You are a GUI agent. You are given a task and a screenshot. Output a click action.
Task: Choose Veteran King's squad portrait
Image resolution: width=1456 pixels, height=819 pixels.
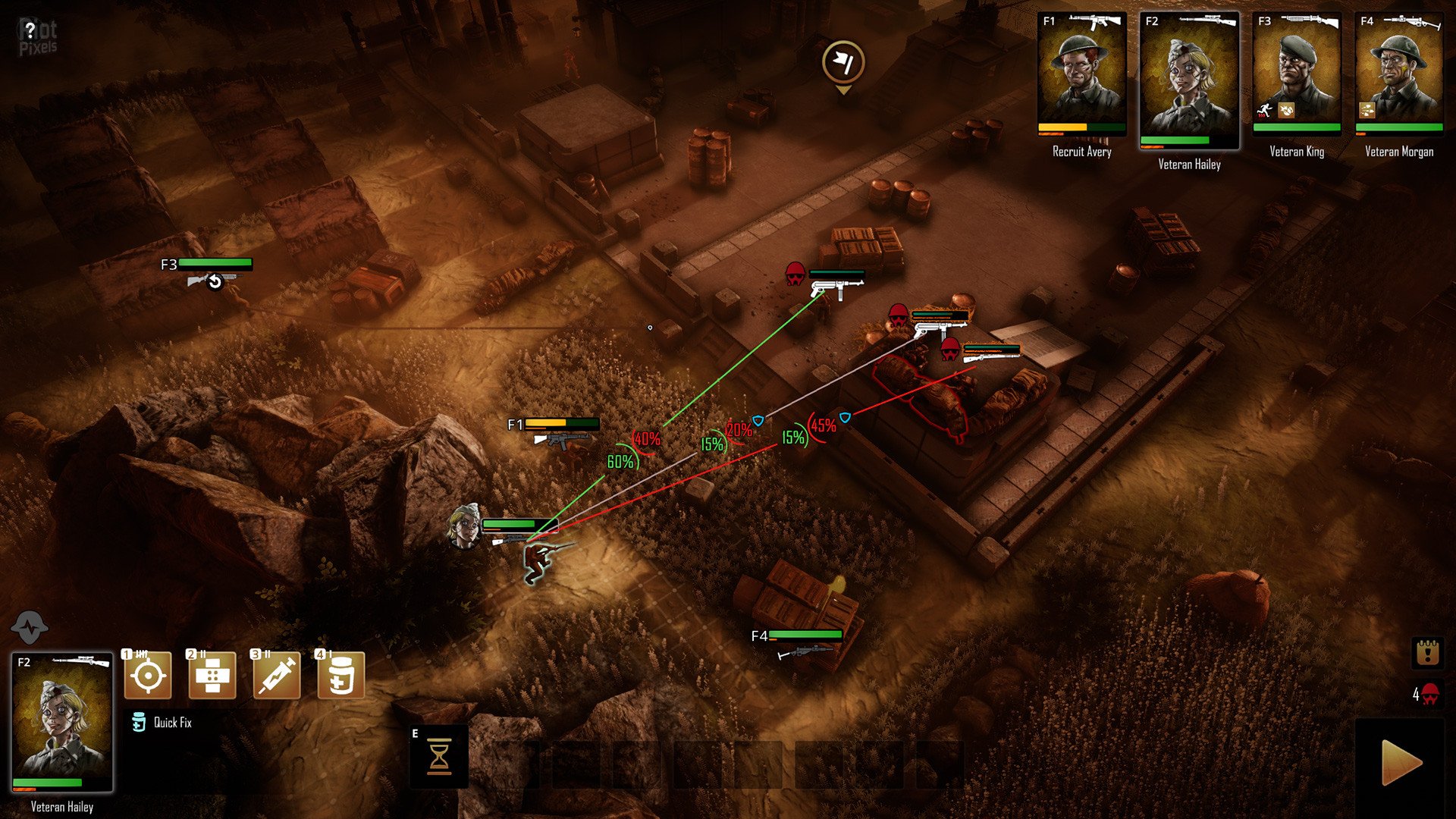(x=1296, y=76)
